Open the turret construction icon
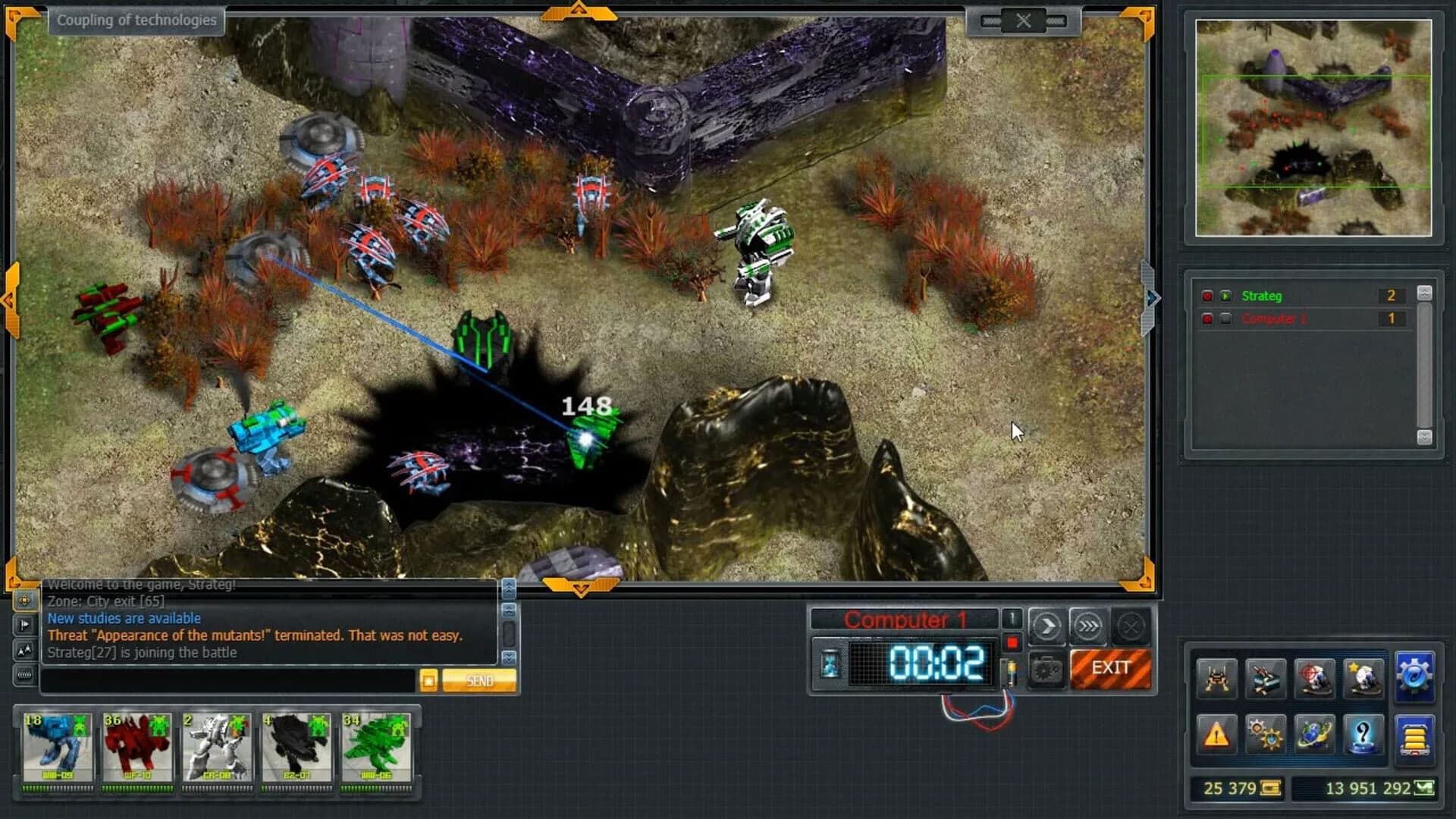The height and width of the screenshot is (819, 1456). [x=1266, y=678]
